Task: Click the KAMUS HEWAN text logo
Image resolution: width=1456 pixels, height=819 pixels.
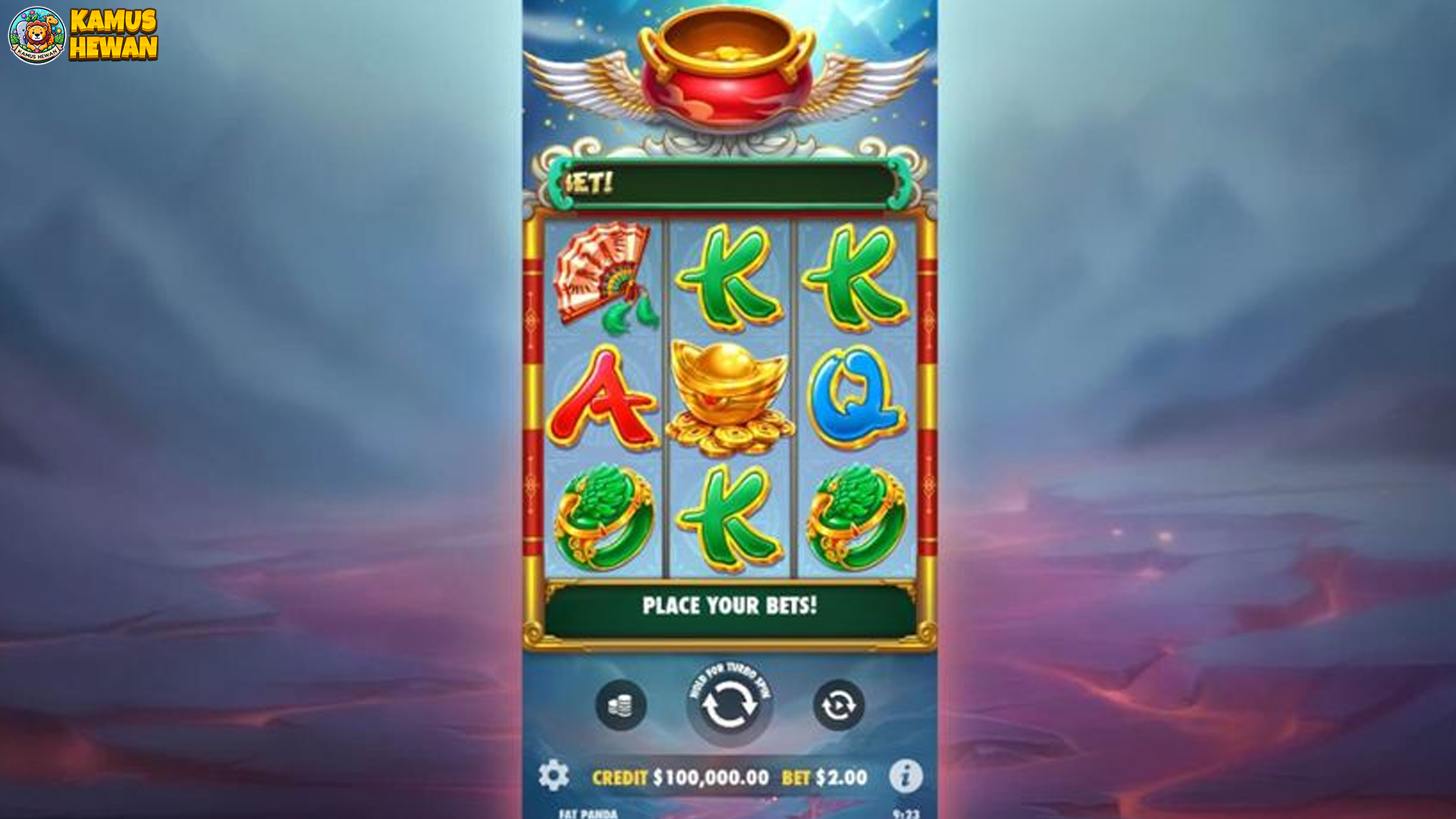Action: [x=115, y=33]
